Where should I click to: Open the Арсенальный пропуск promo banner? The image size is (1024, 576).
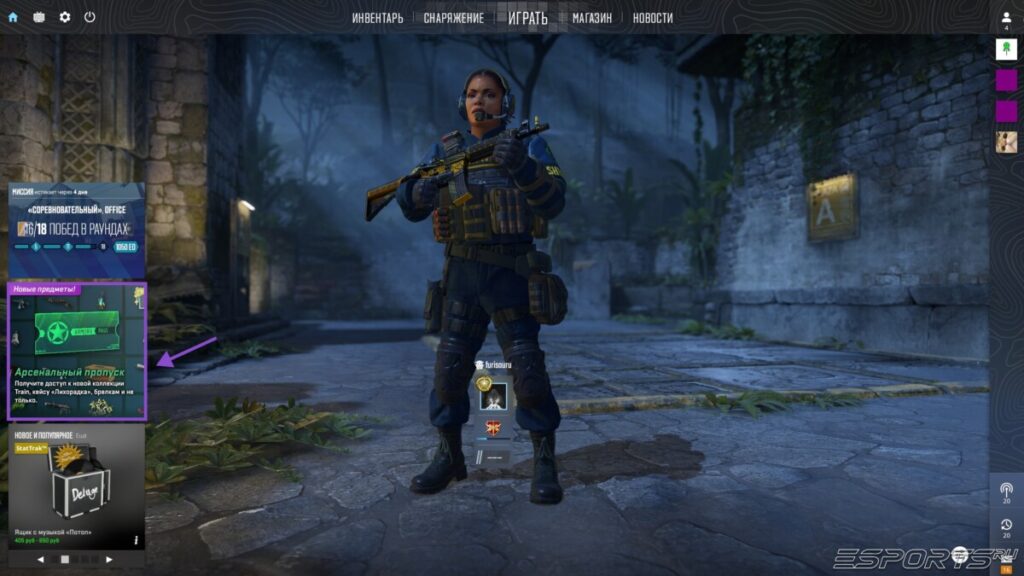76,350
